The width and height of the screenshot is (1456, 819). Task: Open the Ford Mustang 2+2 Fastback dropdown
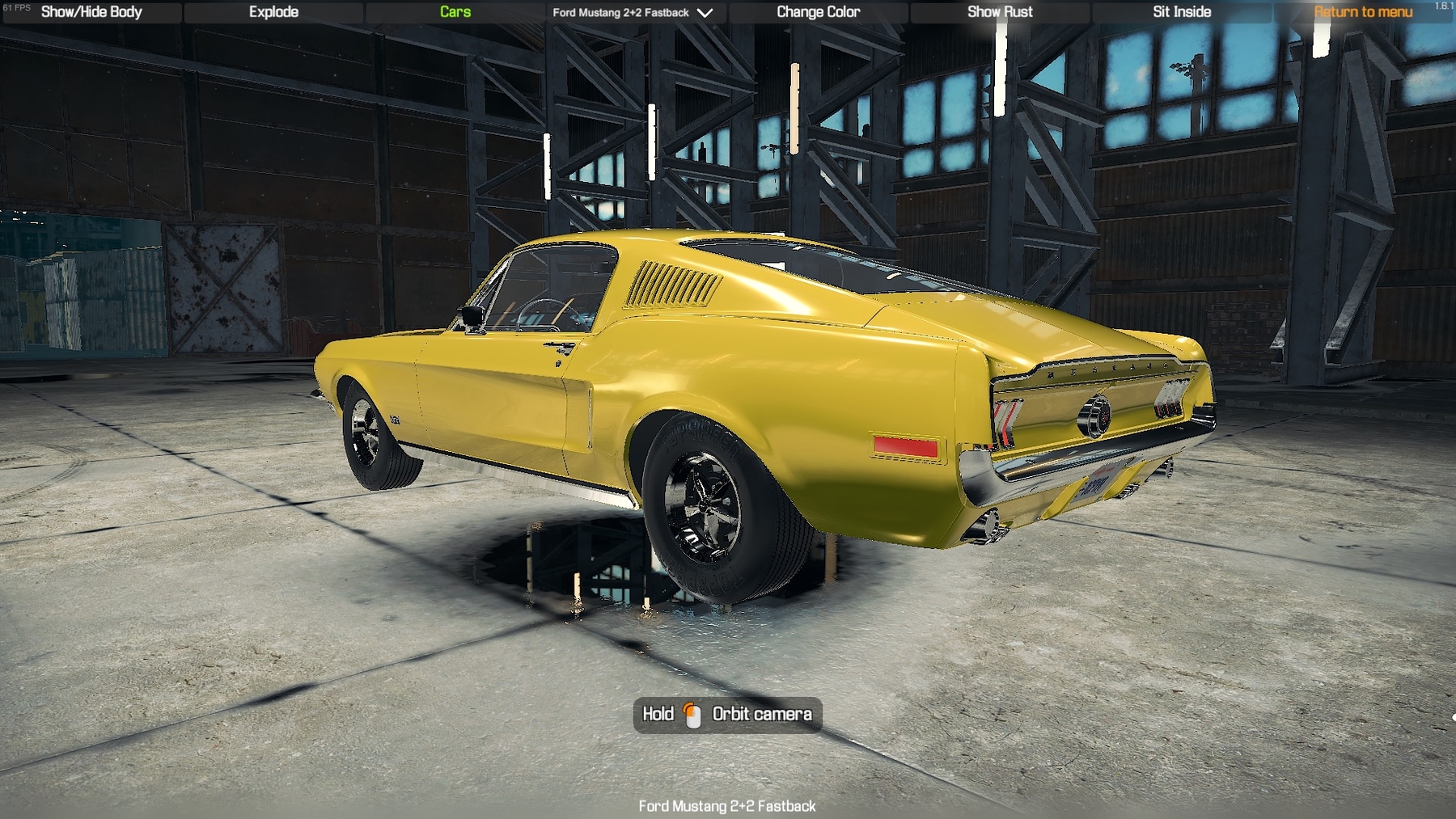633,12
